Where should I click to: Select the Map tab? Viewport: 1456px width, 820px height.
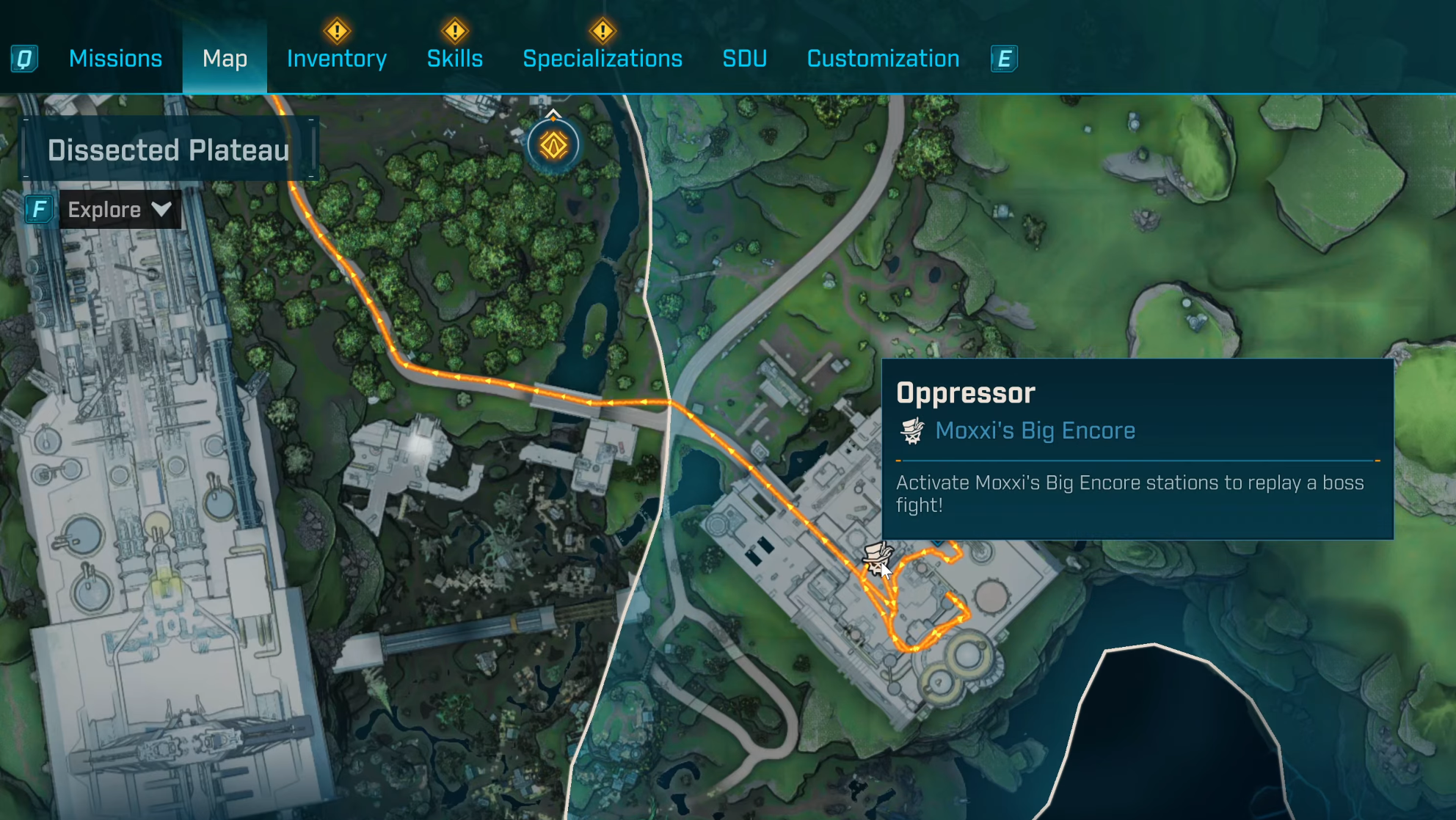(x=225, y=59)
